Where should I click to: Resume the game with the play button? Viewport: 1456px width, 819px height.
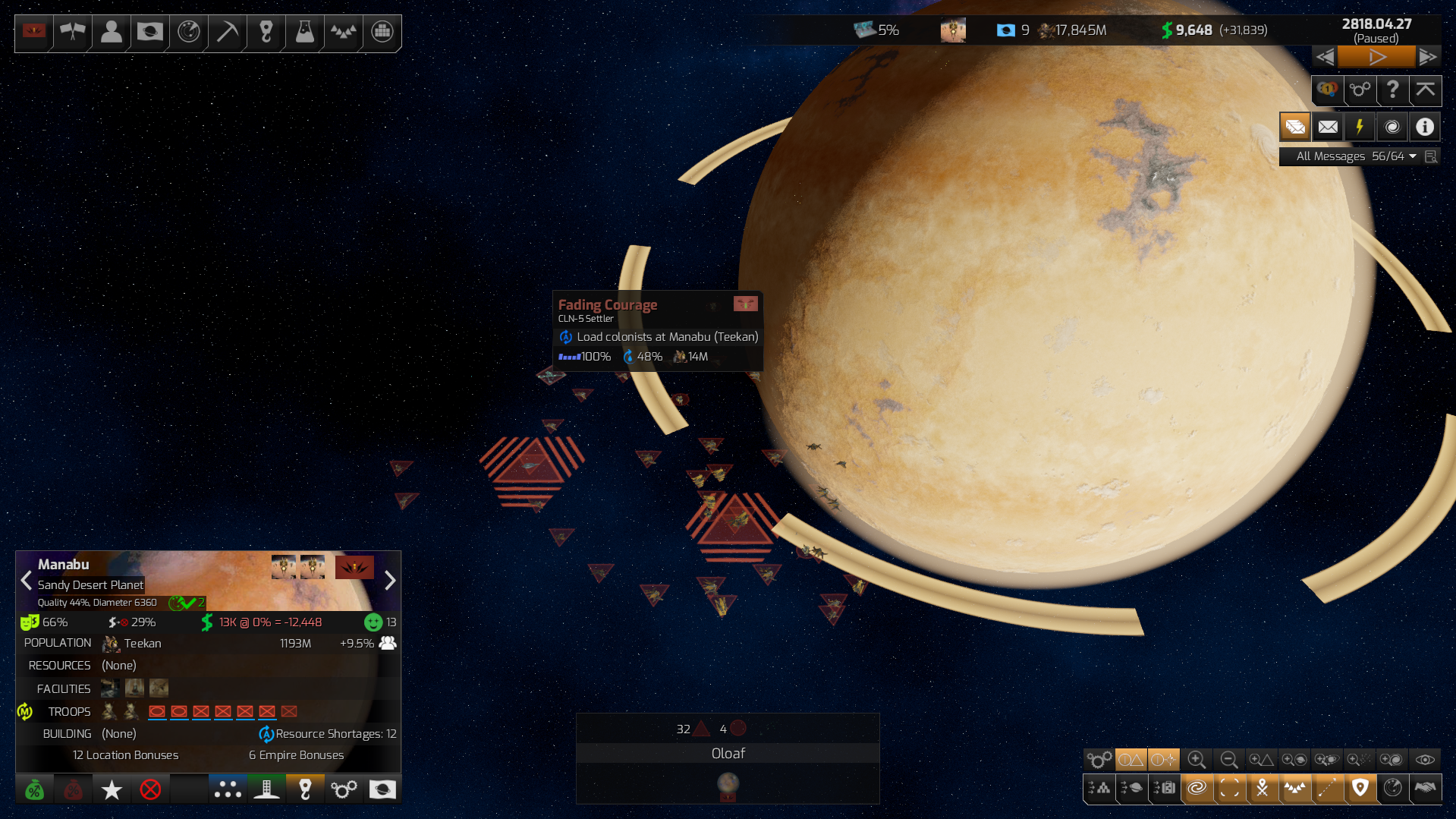click(1376, 57)
